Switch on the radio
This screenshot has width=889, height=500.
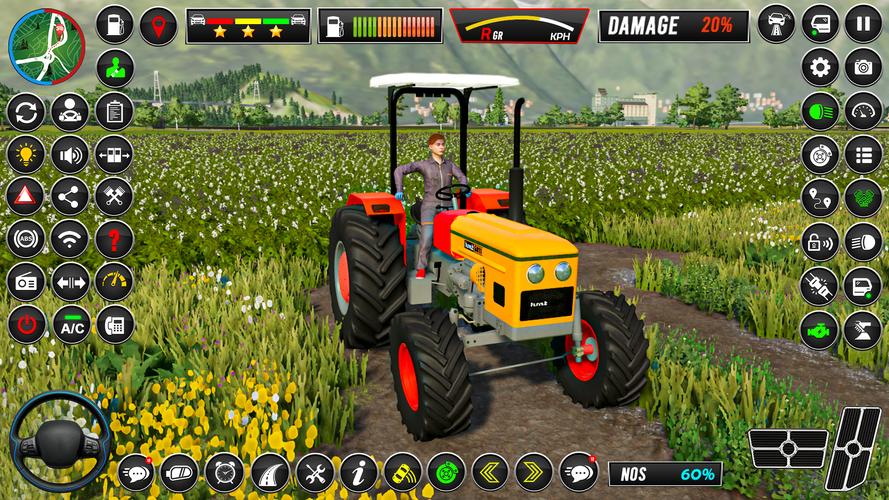(x=25, y=282)
